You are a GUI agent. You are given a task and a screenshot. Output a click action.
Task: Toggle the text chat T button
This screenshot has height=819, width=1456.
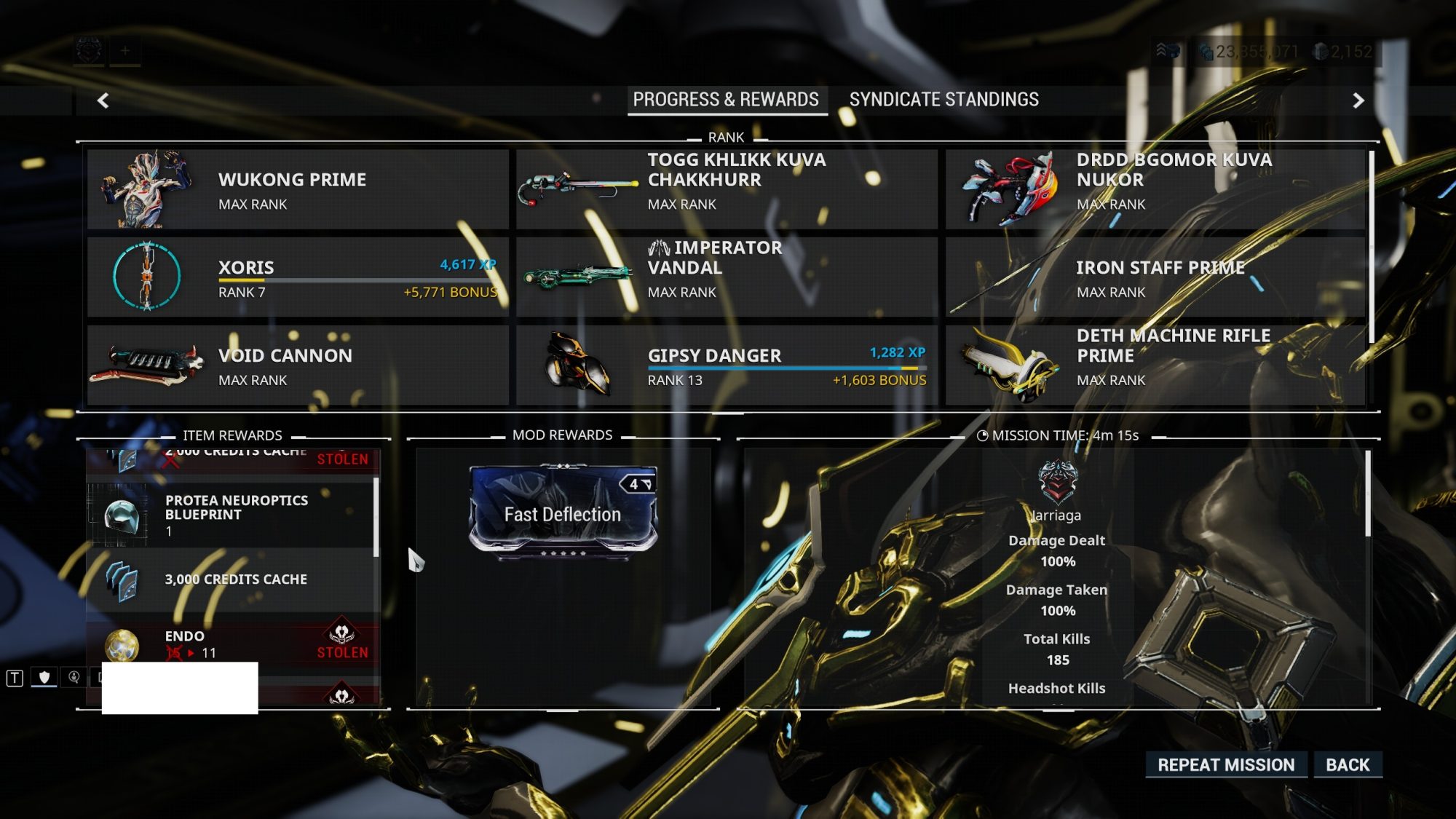(x=15, y=677)
